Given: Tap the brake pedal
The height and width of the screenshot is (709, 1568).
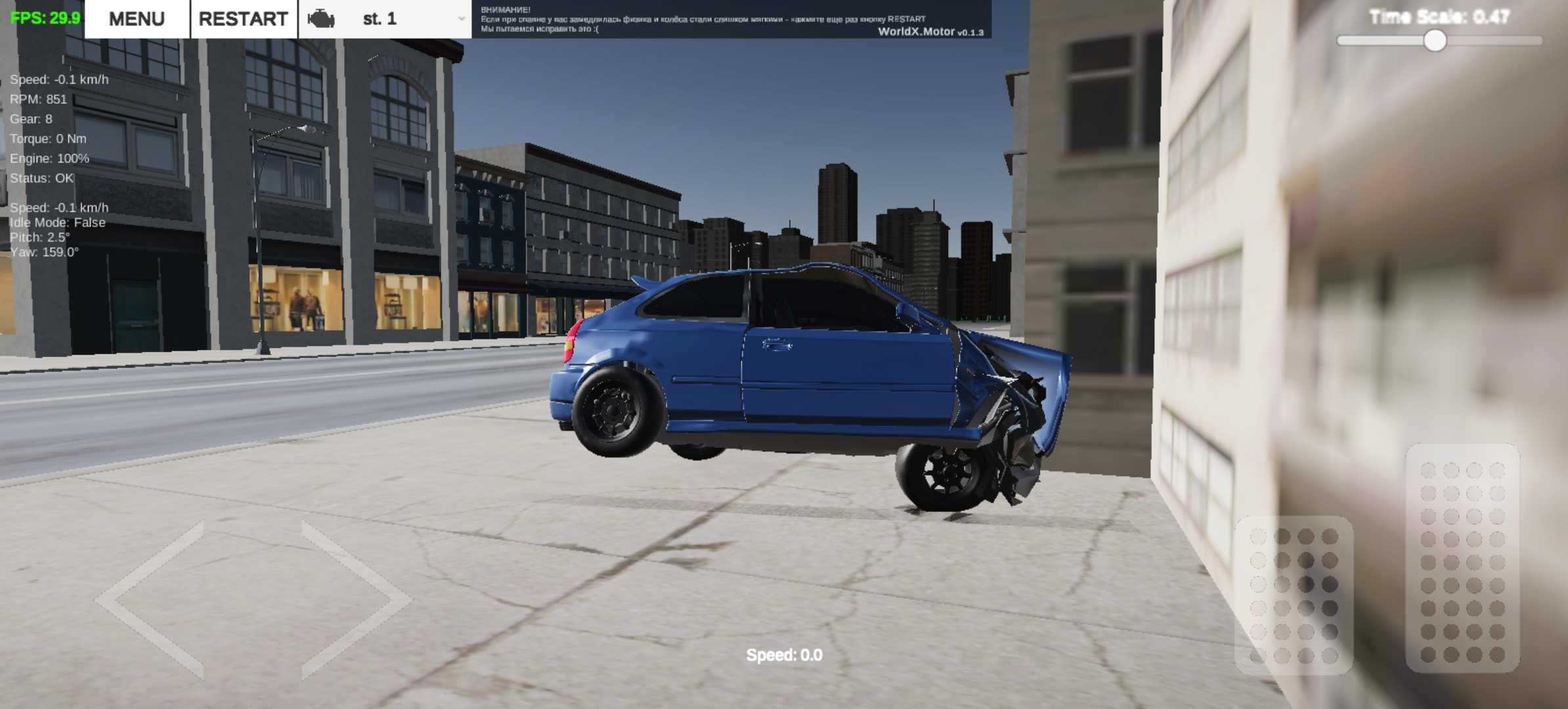Looking at the screenshot, I should click(x=1294, y=595).
